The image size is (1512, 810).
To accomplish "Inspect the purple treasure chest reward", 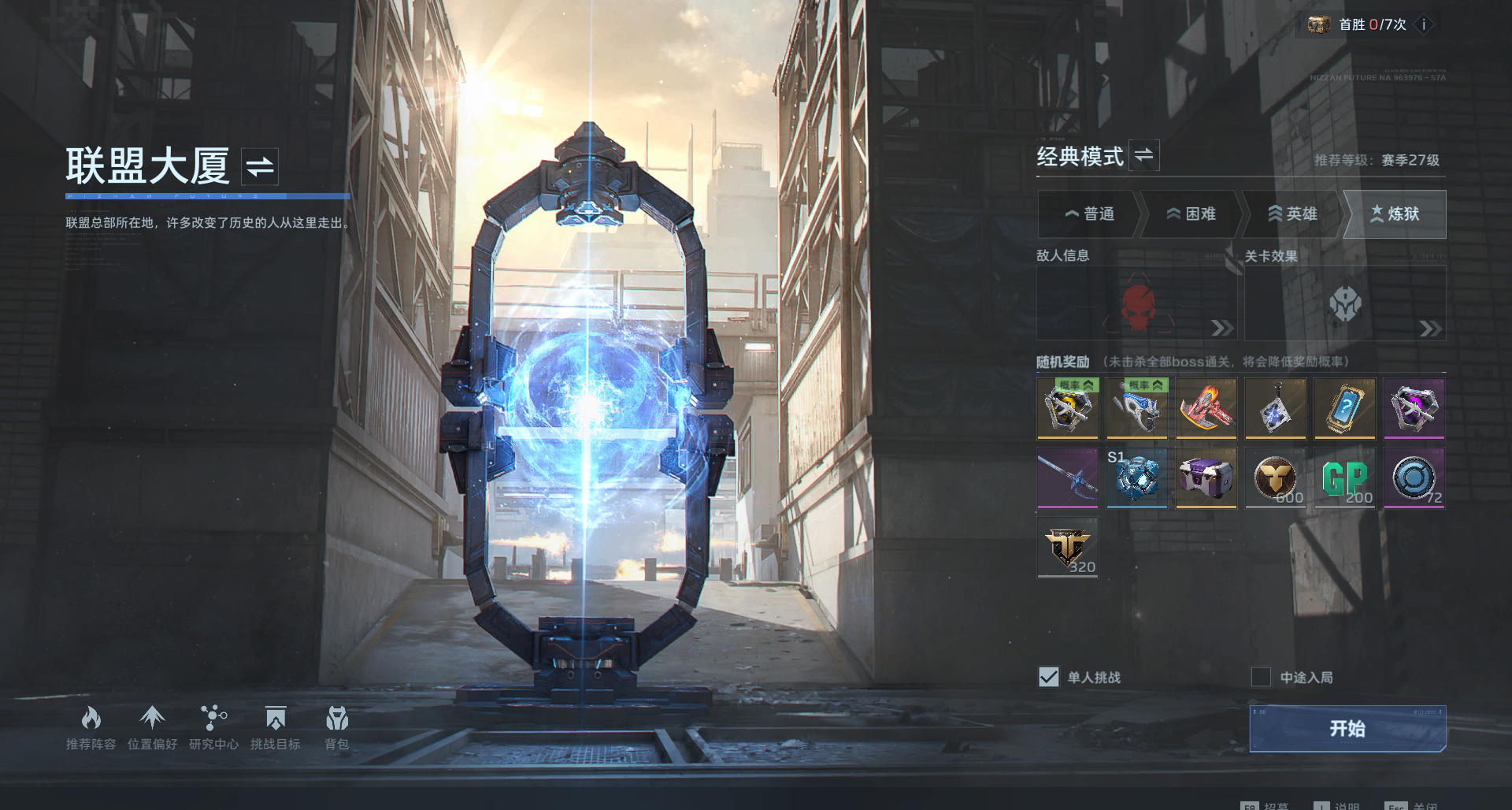I will click(1206, 478).
